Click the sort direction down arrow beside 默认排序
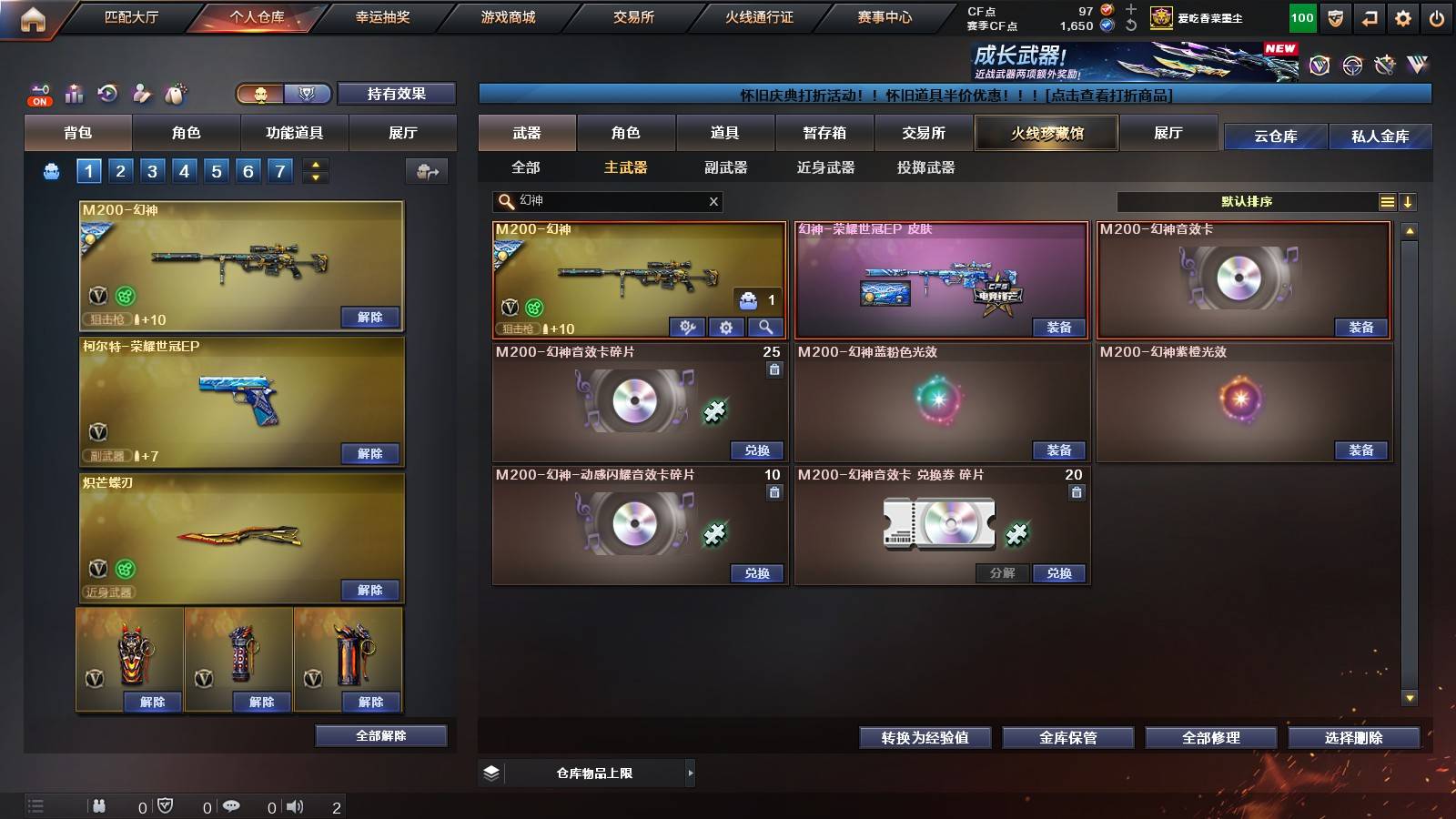 coord(1409,201)
